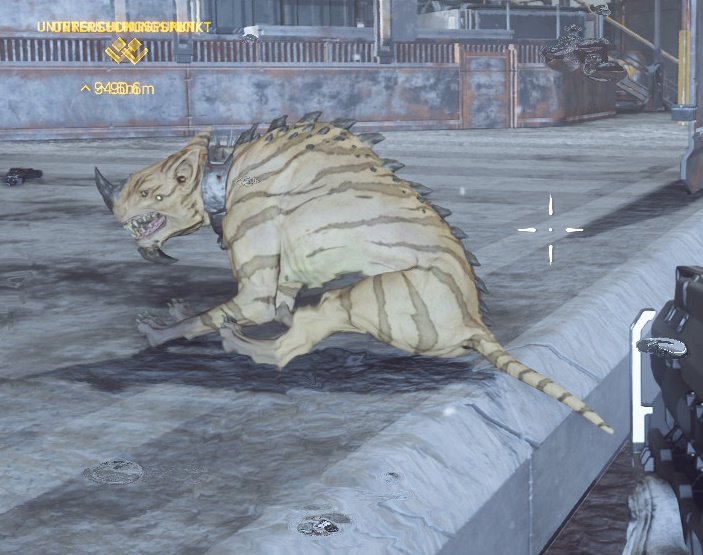Select the yellow diamond objective waypoint marker
Screen dimensions: 703x555
126,51
